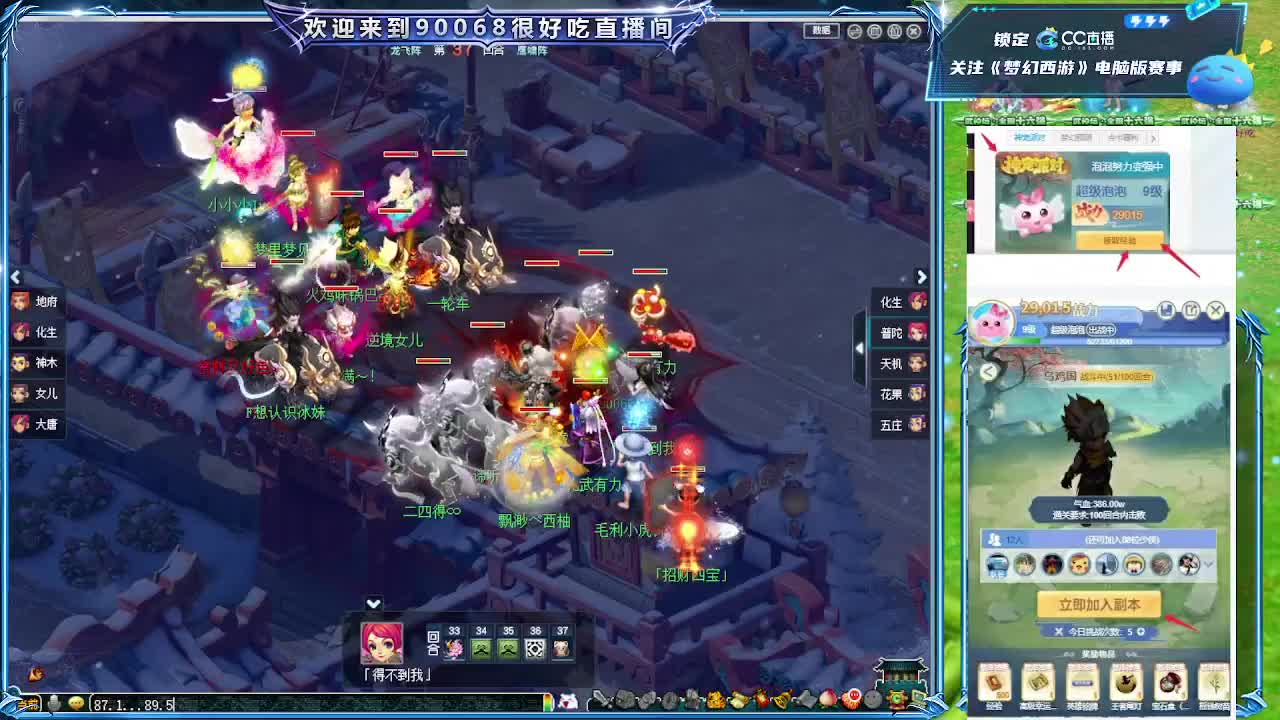The height and width of the screenshot is (720, 1280).
Task: Select the sword icon in the chat bar
Action: 601,699
